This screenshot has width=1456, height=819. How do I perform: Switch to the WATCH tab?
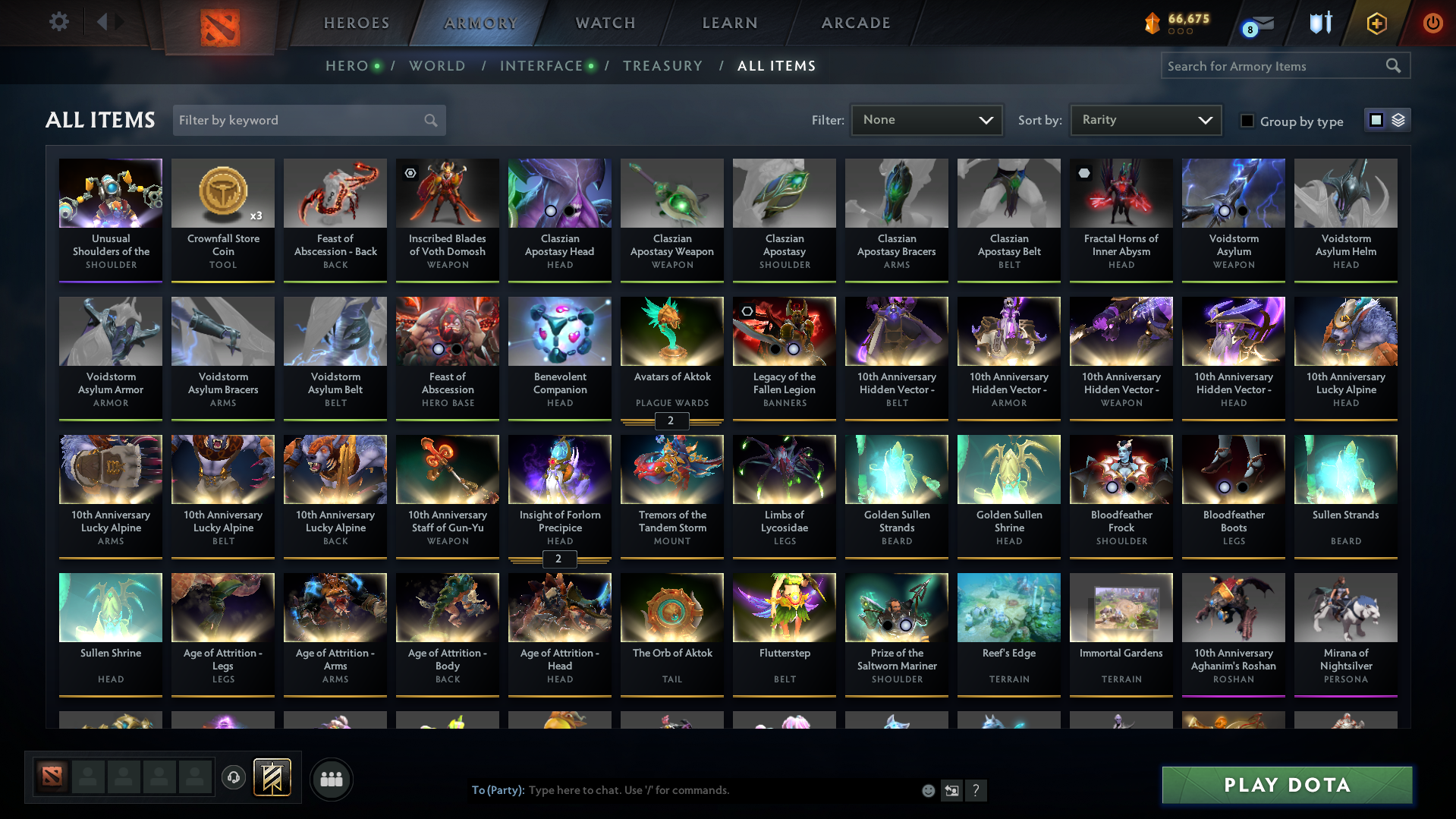[x=604, y=23]
